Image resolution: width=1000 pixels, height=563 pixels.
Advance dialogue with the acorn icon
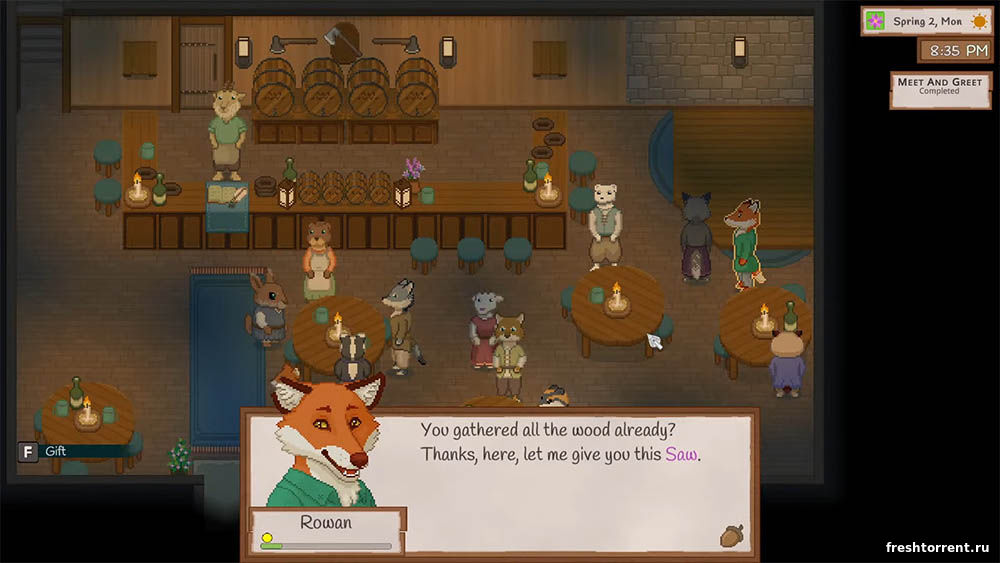point(730,536)
